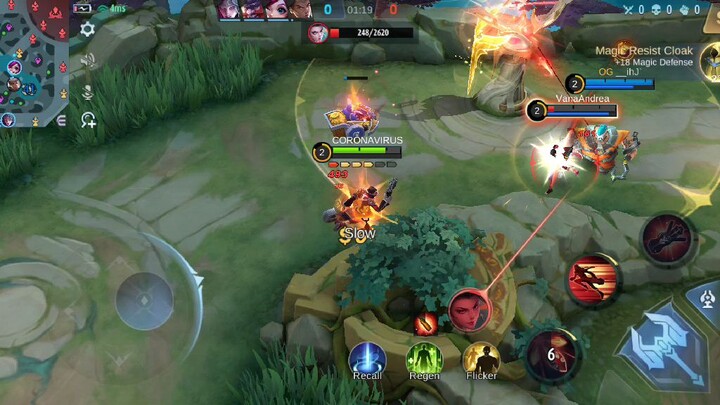720x405 pixels.
Task: Toggle the microphone icon
Action: (x=87, y=91)
